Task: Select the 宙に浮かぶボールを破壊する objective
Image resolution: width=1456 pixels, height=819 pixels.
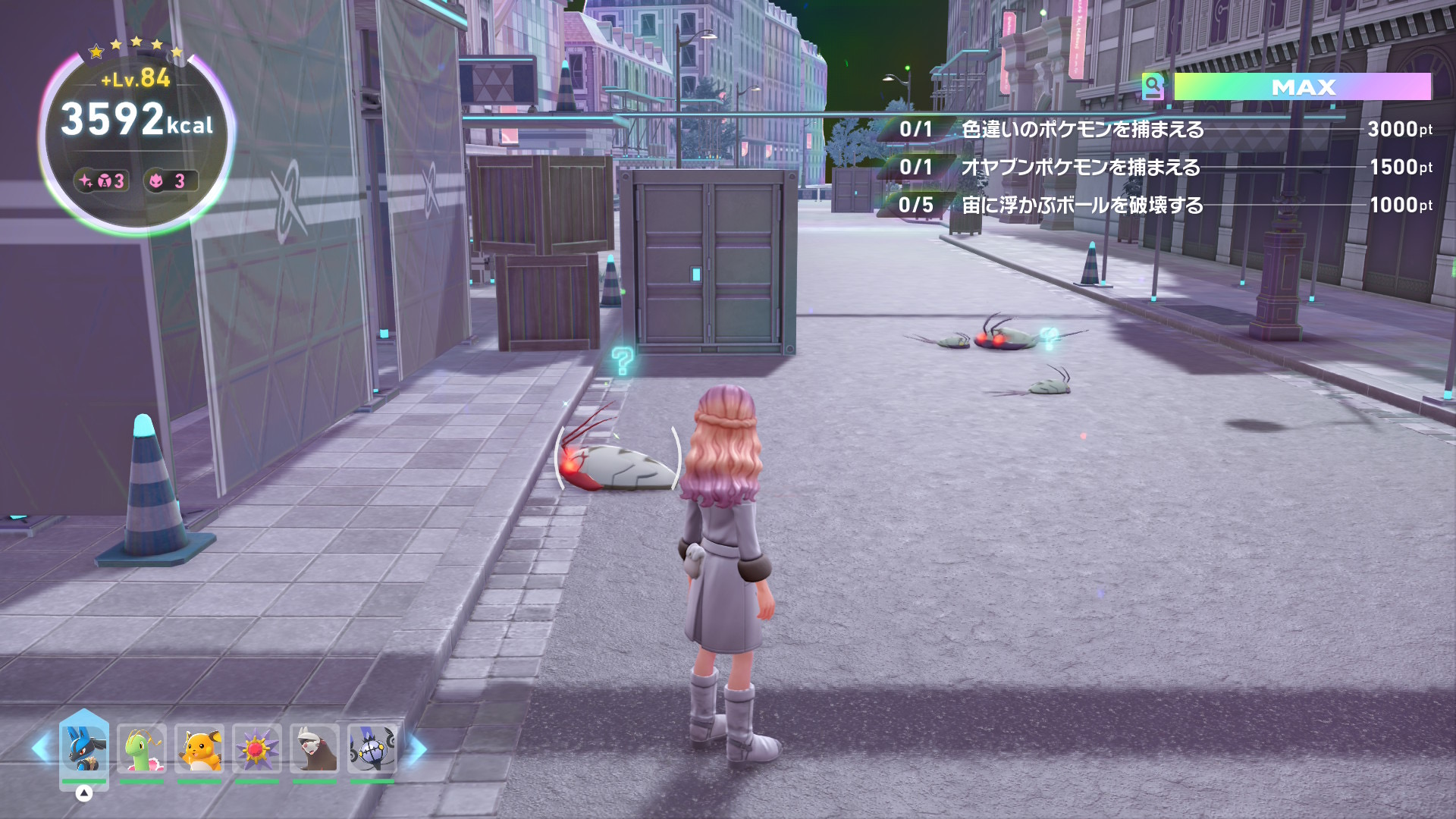Action: click(1082, 206)
